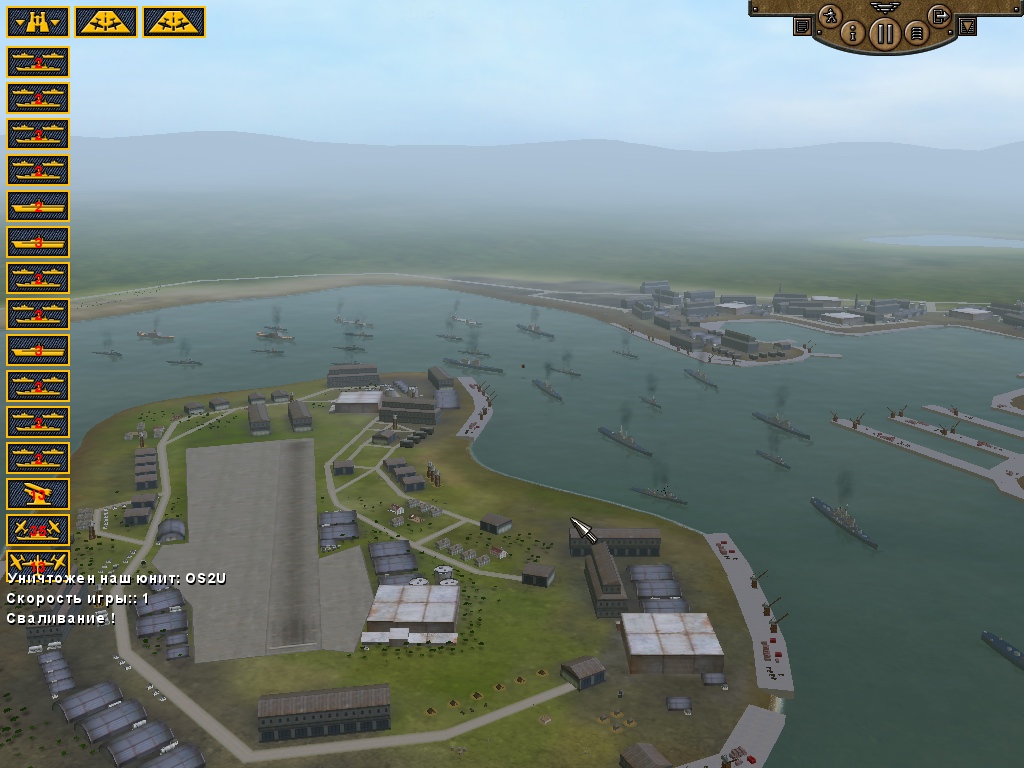Viewport: 1024px width, 768px height.
Task: Click the winged chevron emblem on top panel
Action: click(x=884, y=7)
